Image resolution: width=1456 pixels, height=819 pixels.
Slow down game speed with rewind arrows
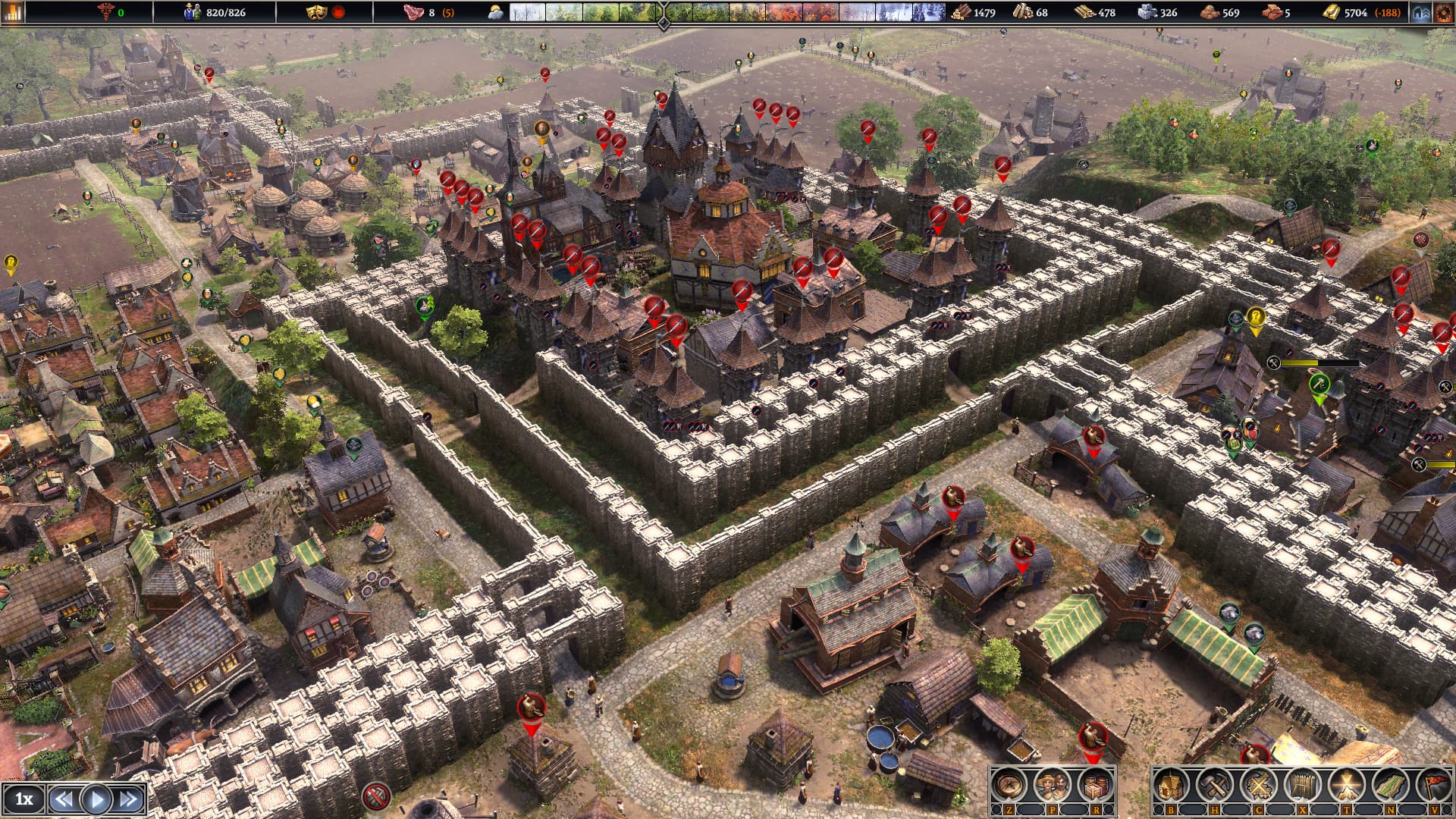pos(64,799)
